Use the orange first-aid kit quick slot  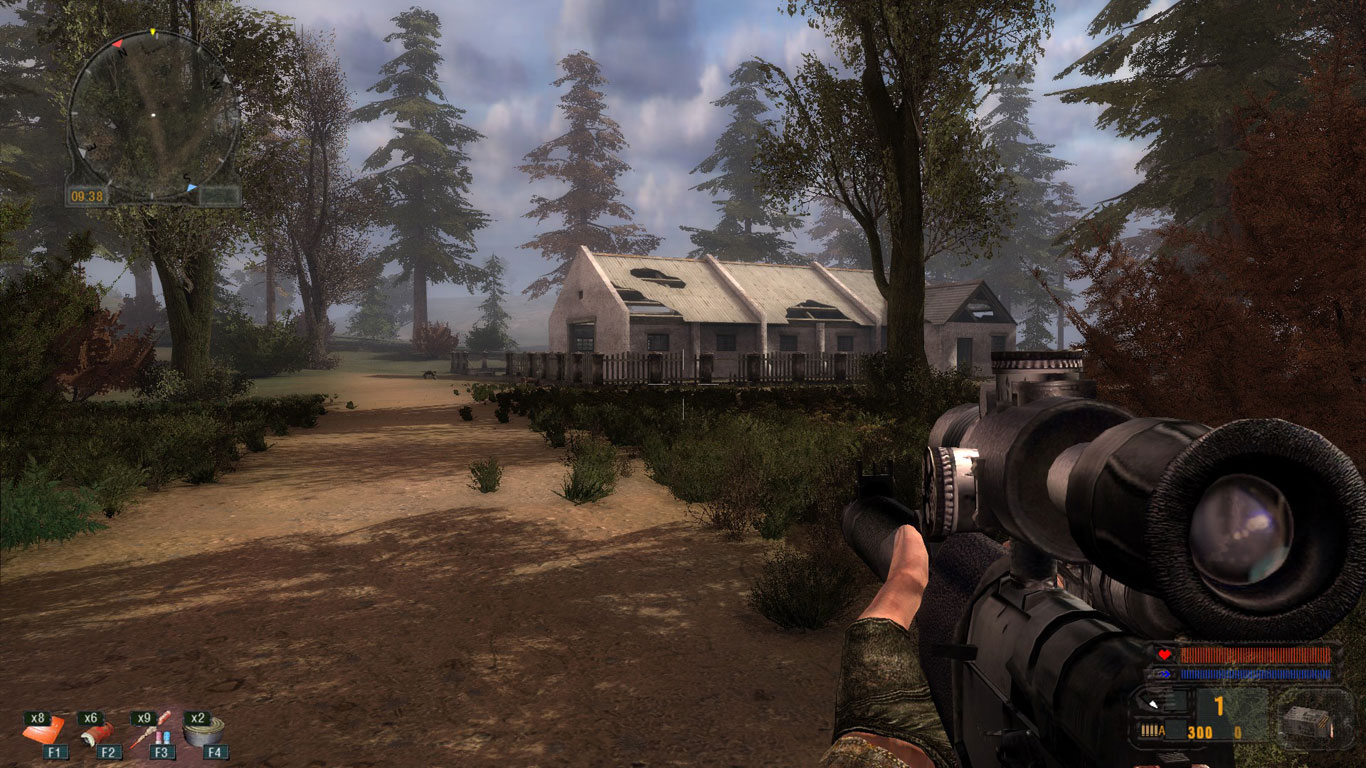[x=43, y=731]
